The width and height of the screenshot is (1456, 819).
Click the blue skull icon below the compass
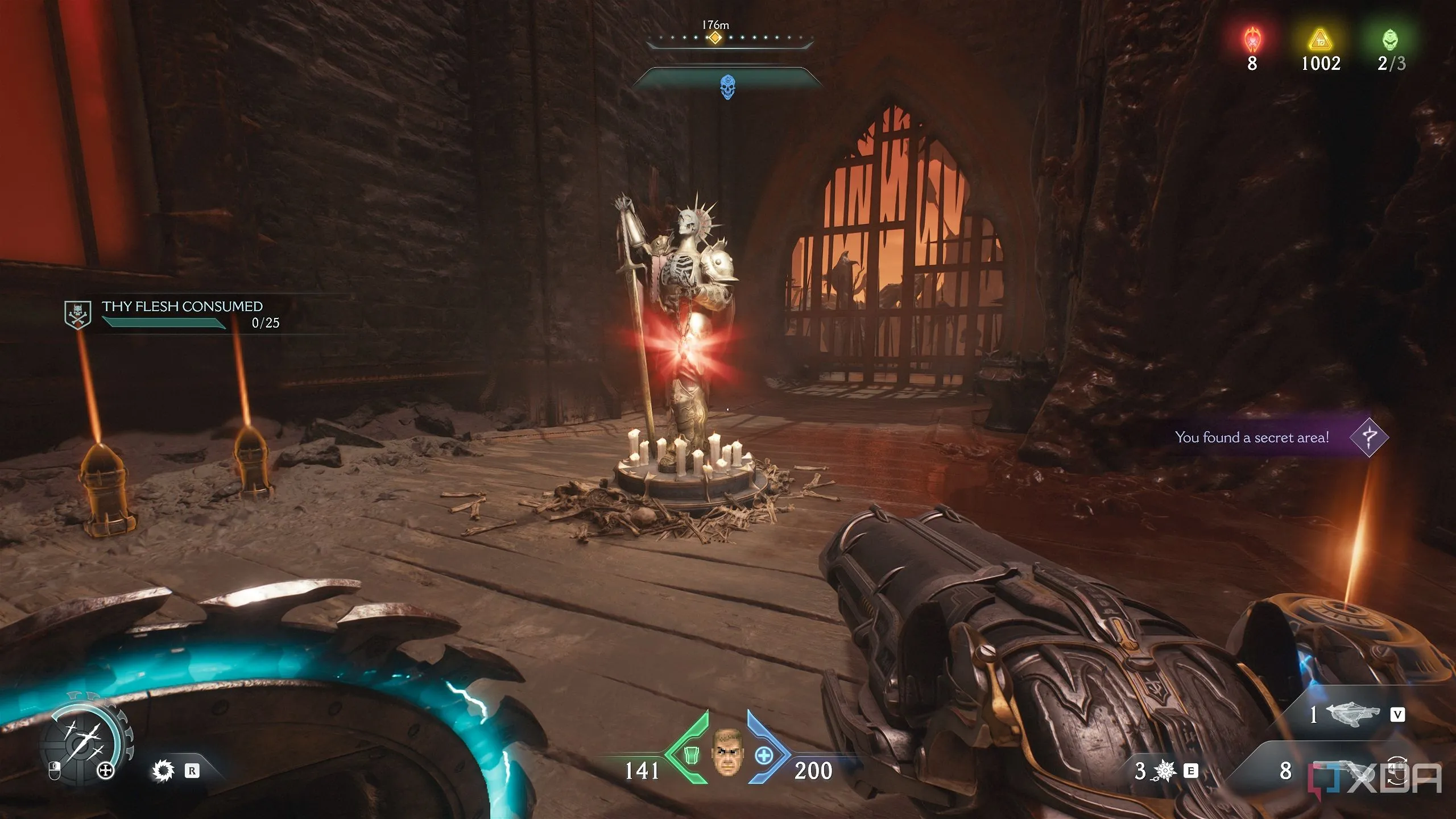tap(727, 87)
